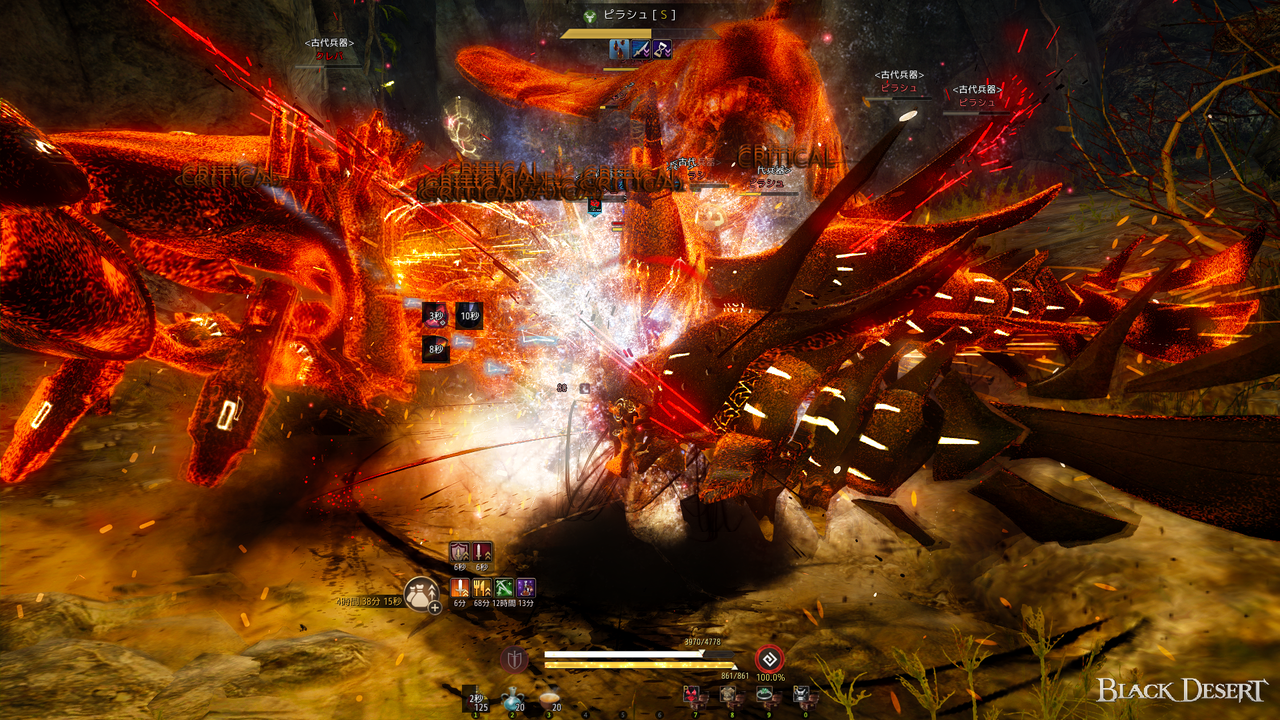This screenshot has width=1280, height=720.
Task: Select the red outfit in quick slot 7
Action: [x=692, y=695]
